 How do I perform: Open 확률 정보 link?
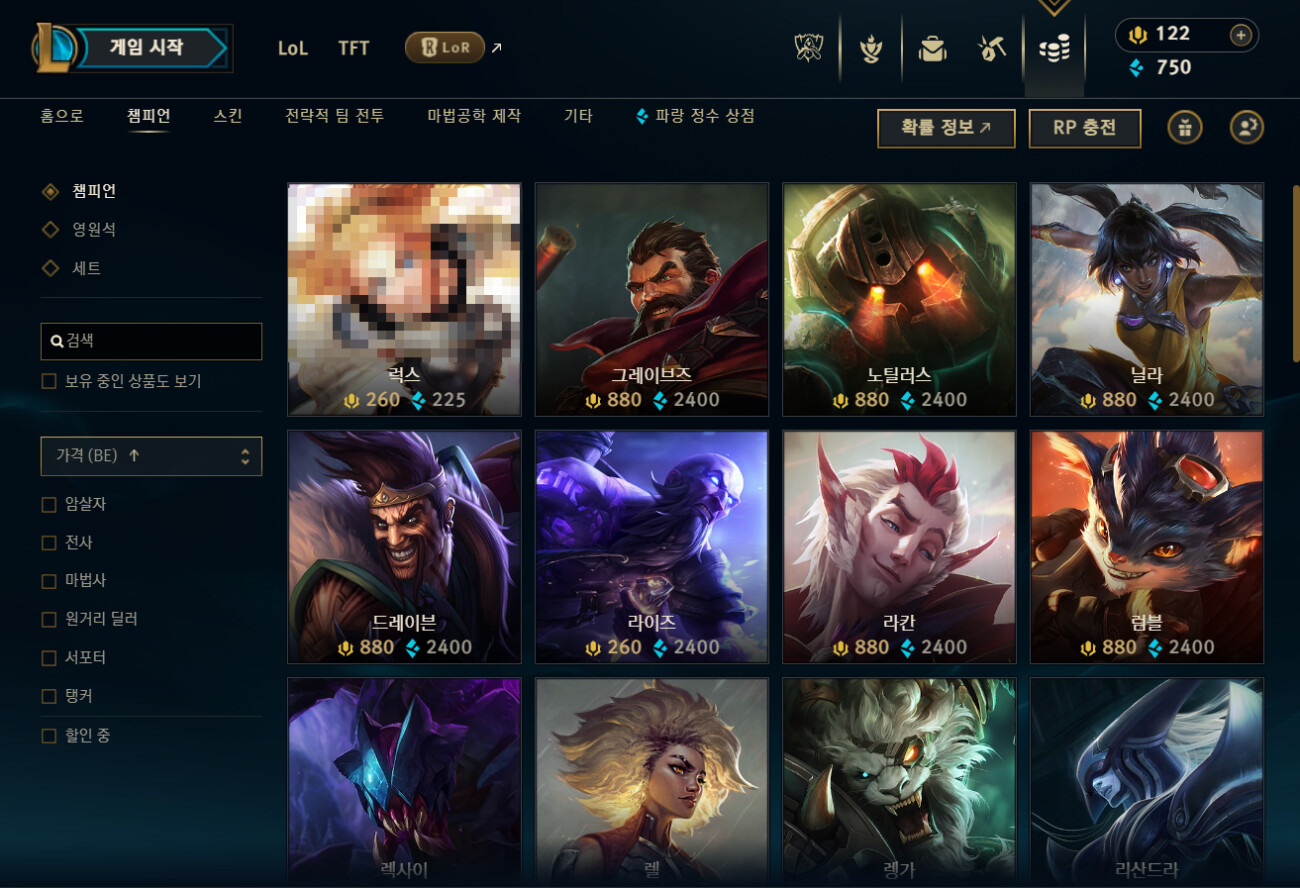[945, 128]
